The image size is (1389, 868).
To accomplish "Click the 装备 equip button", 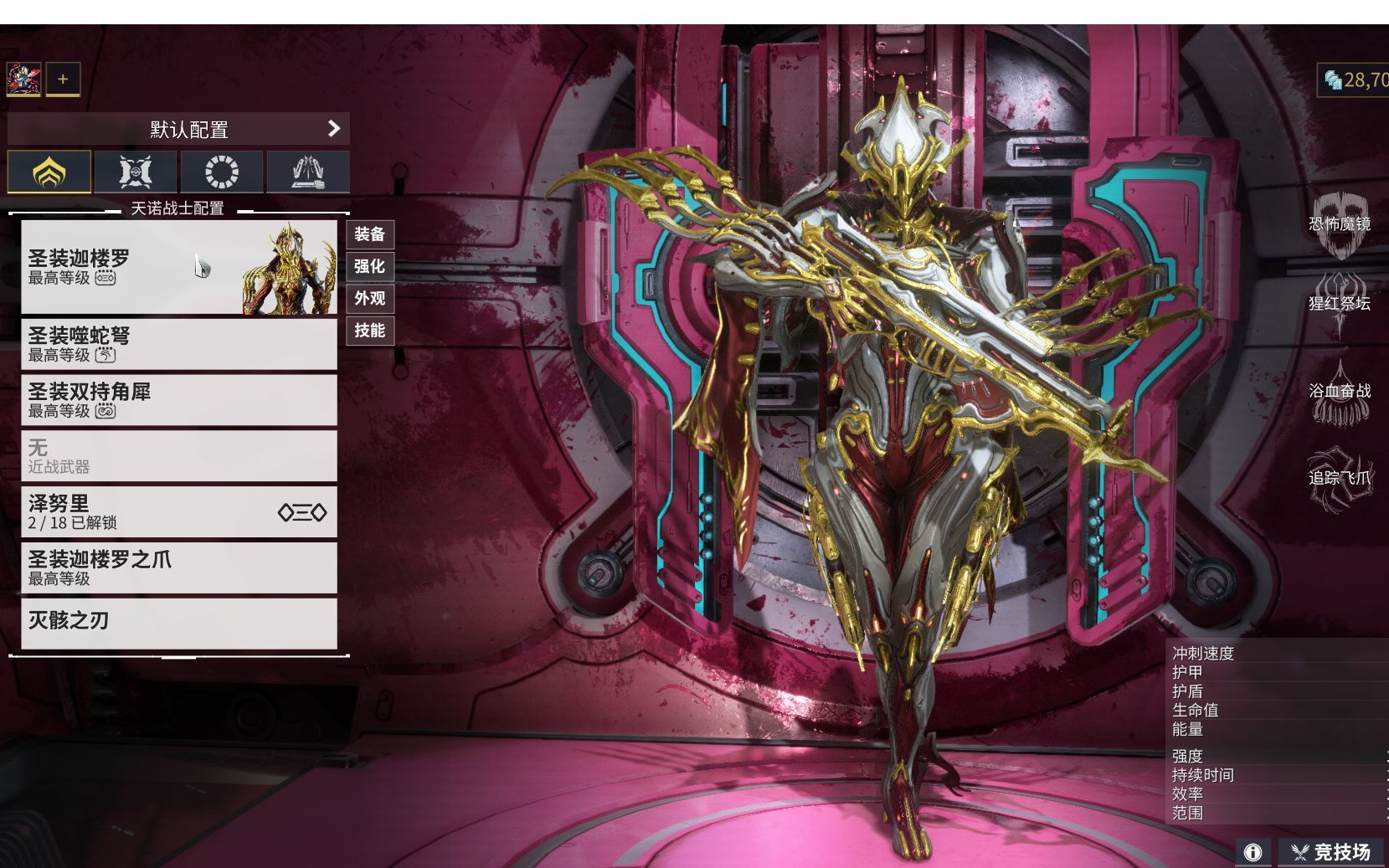I will tap(369, 234).
